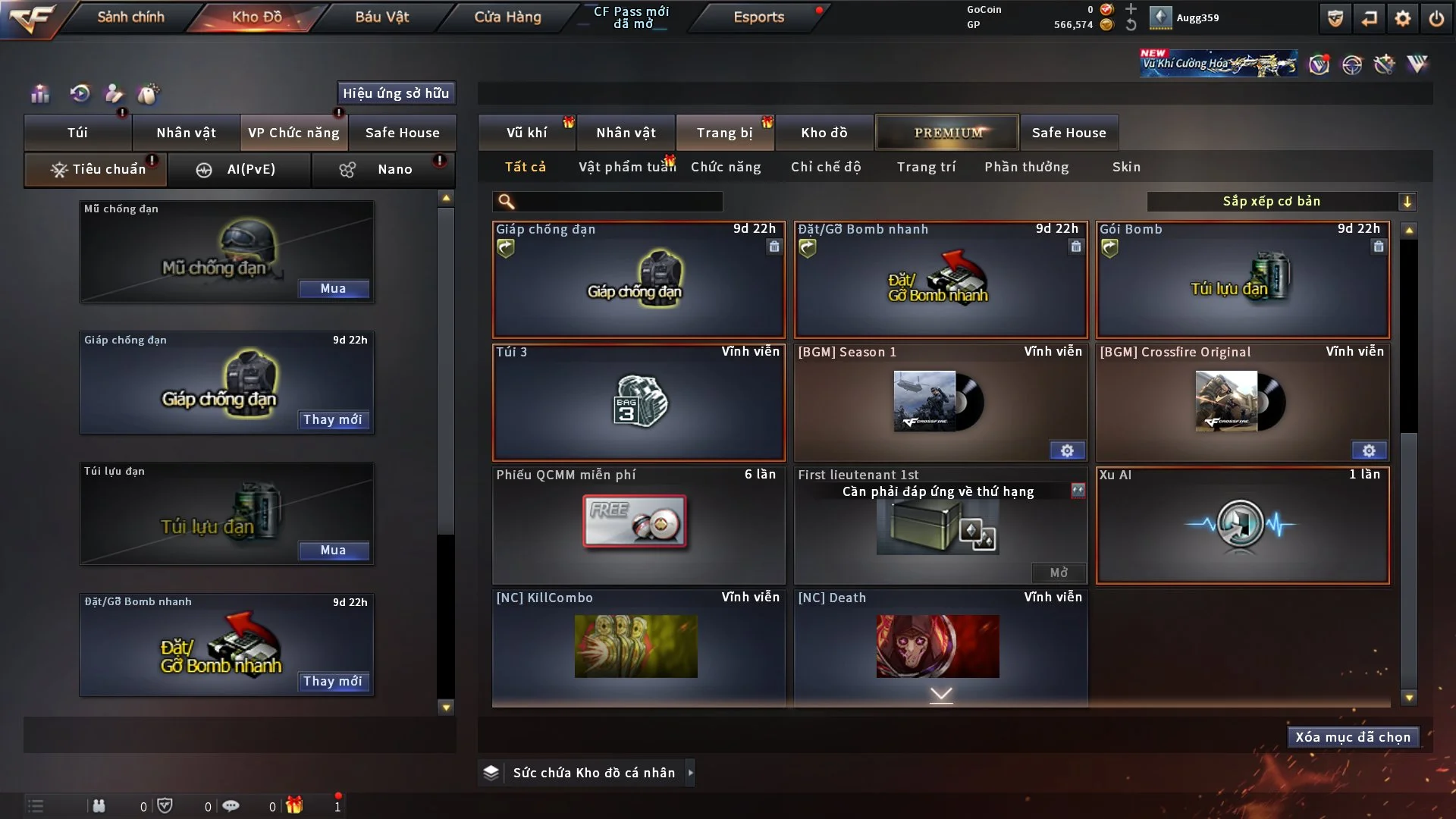Open the Báu Vật tab

(381, 17)
